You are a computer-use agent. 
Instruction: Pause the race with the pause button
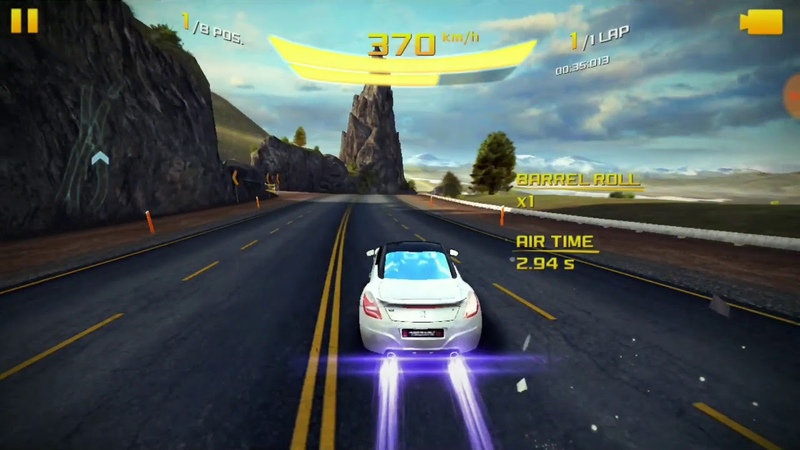[x=24, y=21]
